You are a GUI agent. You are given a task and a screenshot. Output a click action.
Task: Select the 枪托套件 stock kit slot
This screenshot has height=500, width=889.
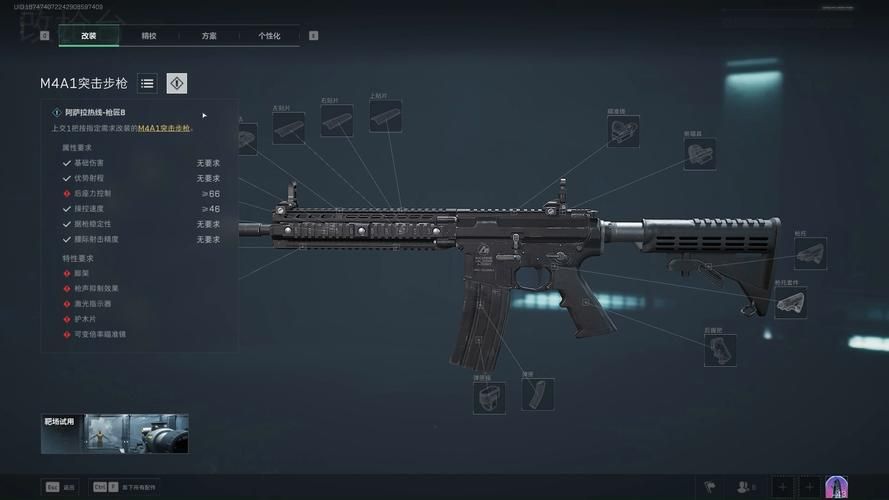(x=790, y=303)
